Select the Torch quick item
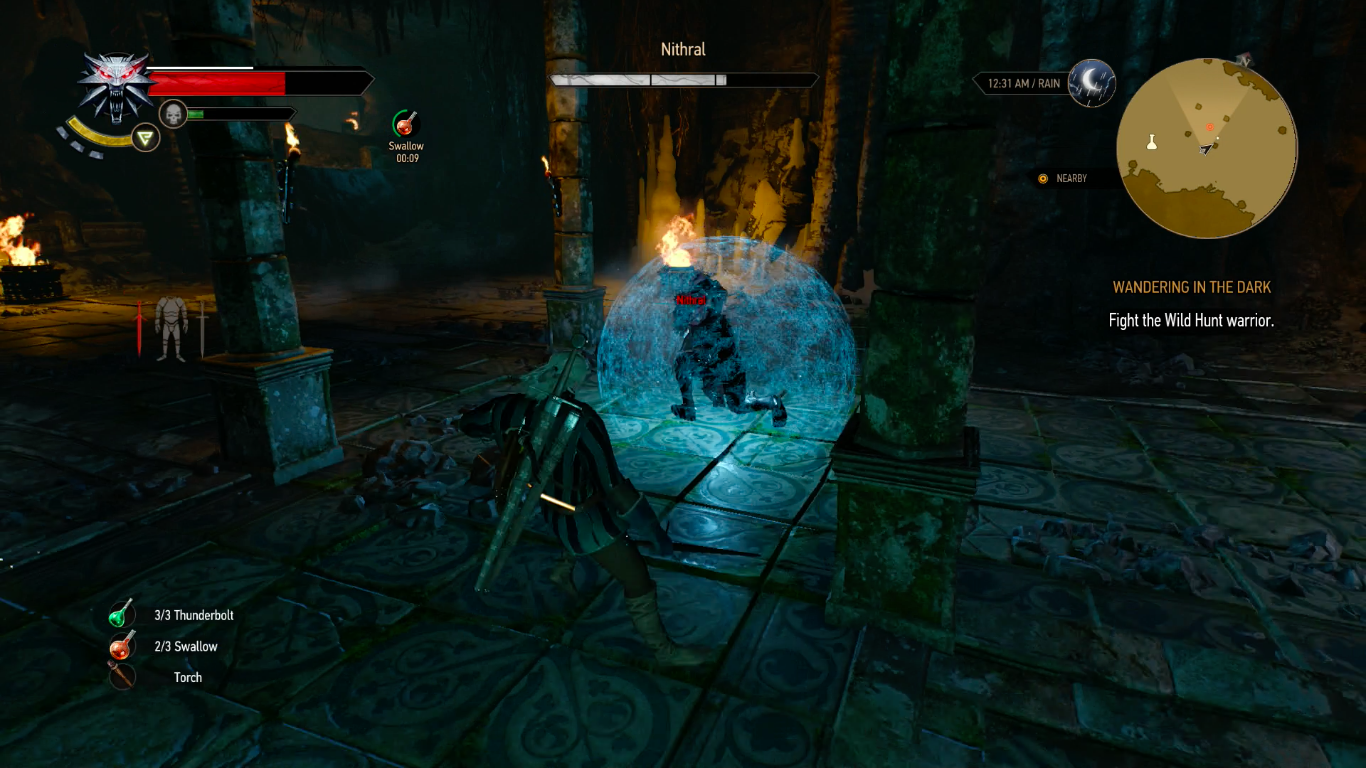This screenshot has width=1366, height=768. (x=121, y=677)
